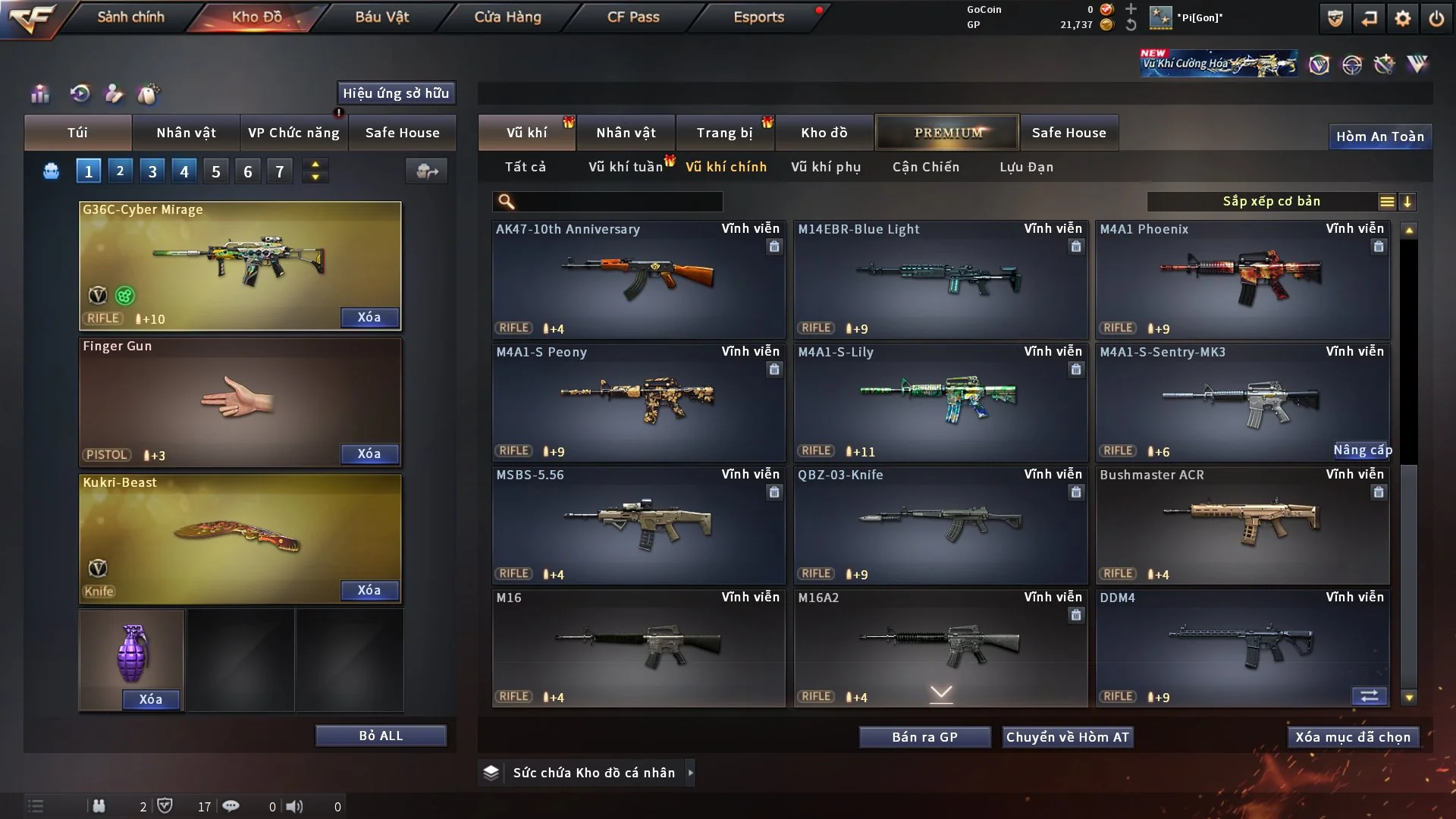The height and width of the screenshot is (819, 1456).
Task: Click Bán ra GP button
Action: tap(924, 737)
